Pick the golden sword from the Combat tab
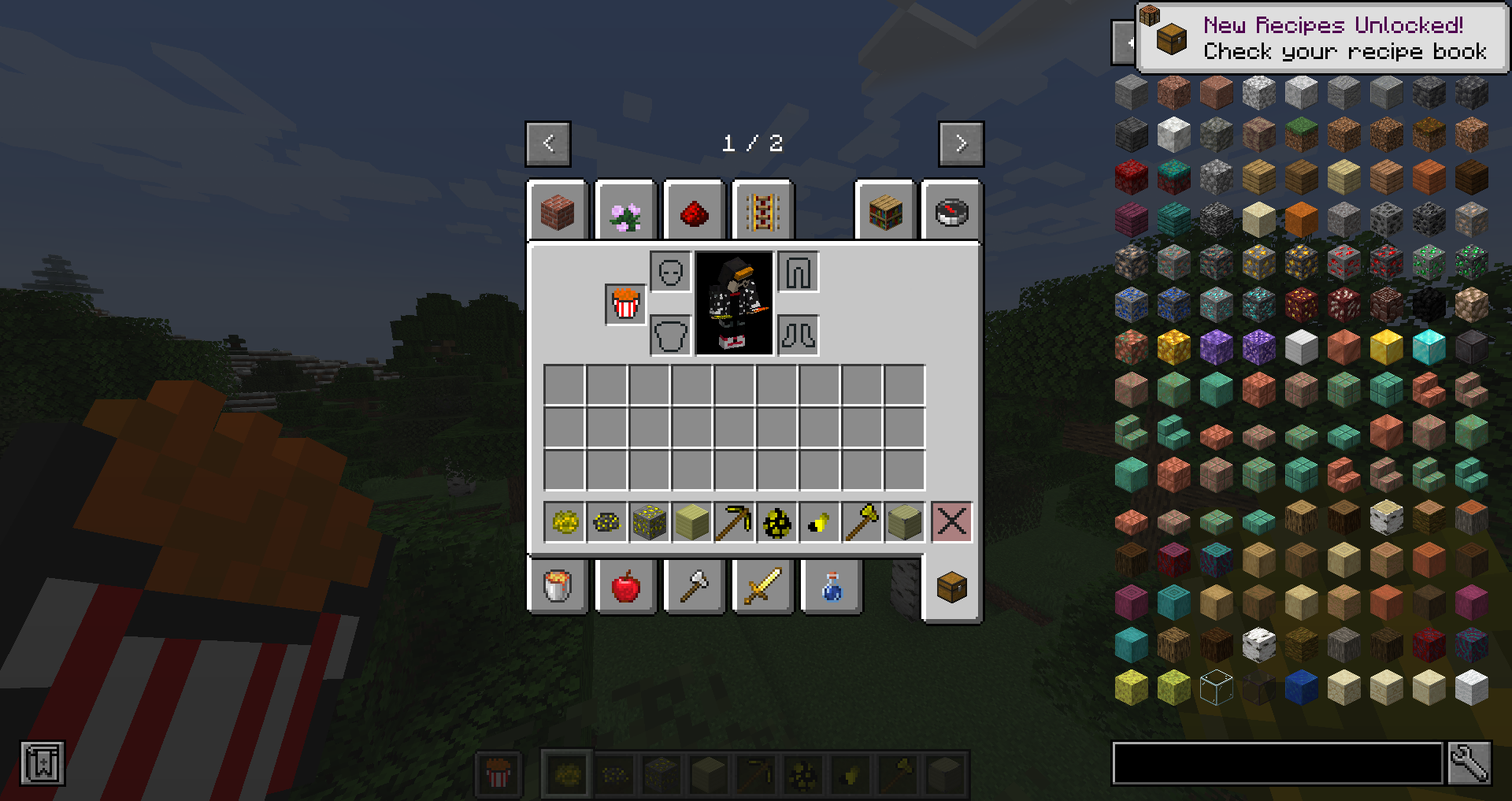1512x801 pixels. click(762, 586)
